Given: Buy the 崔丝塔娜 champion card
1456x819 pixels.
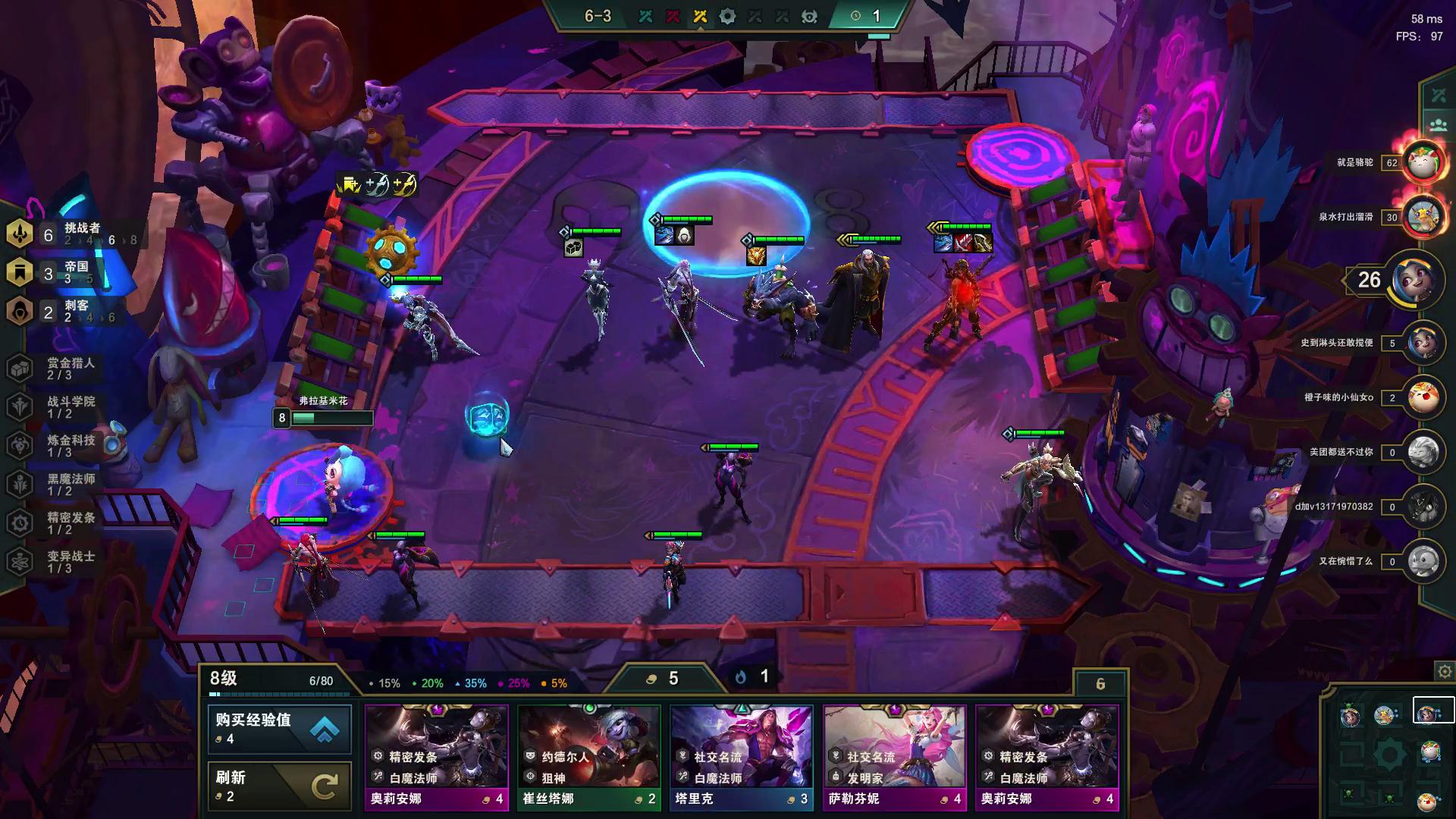Looking at the screenshot, I should click(588, 757).
